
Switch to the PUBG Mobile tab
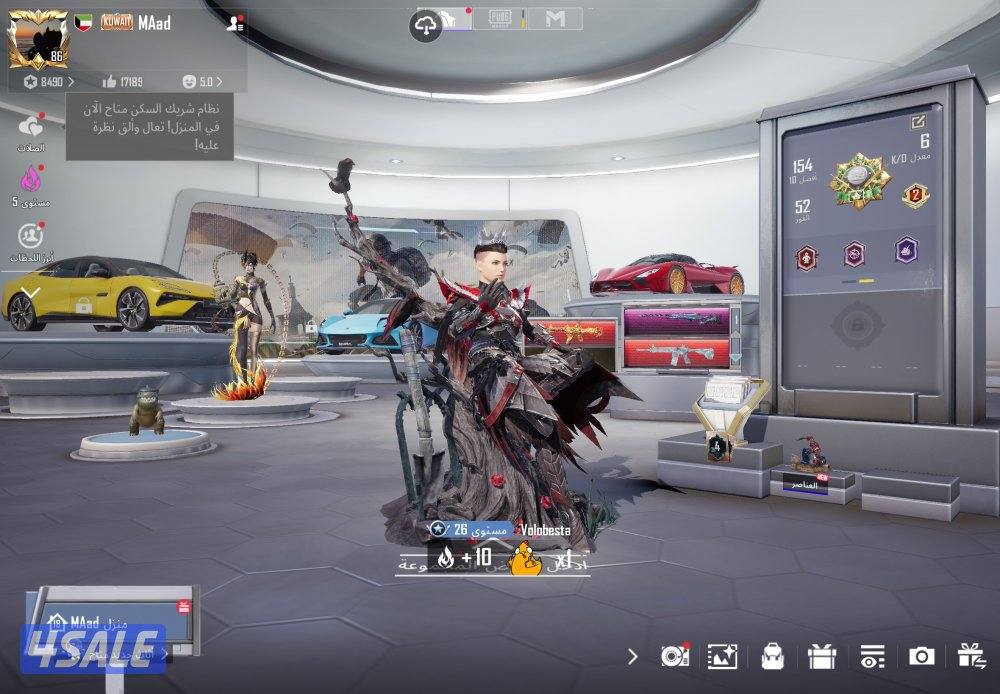point(499,18)
